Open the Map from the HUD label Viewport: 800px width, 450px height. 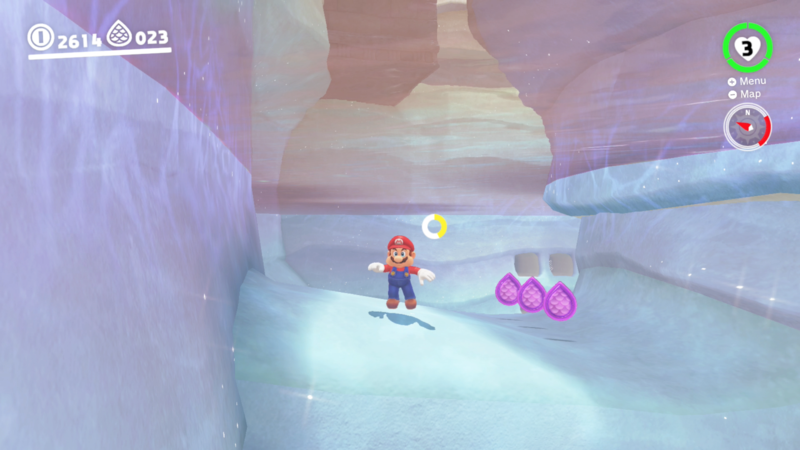point(747,94)
